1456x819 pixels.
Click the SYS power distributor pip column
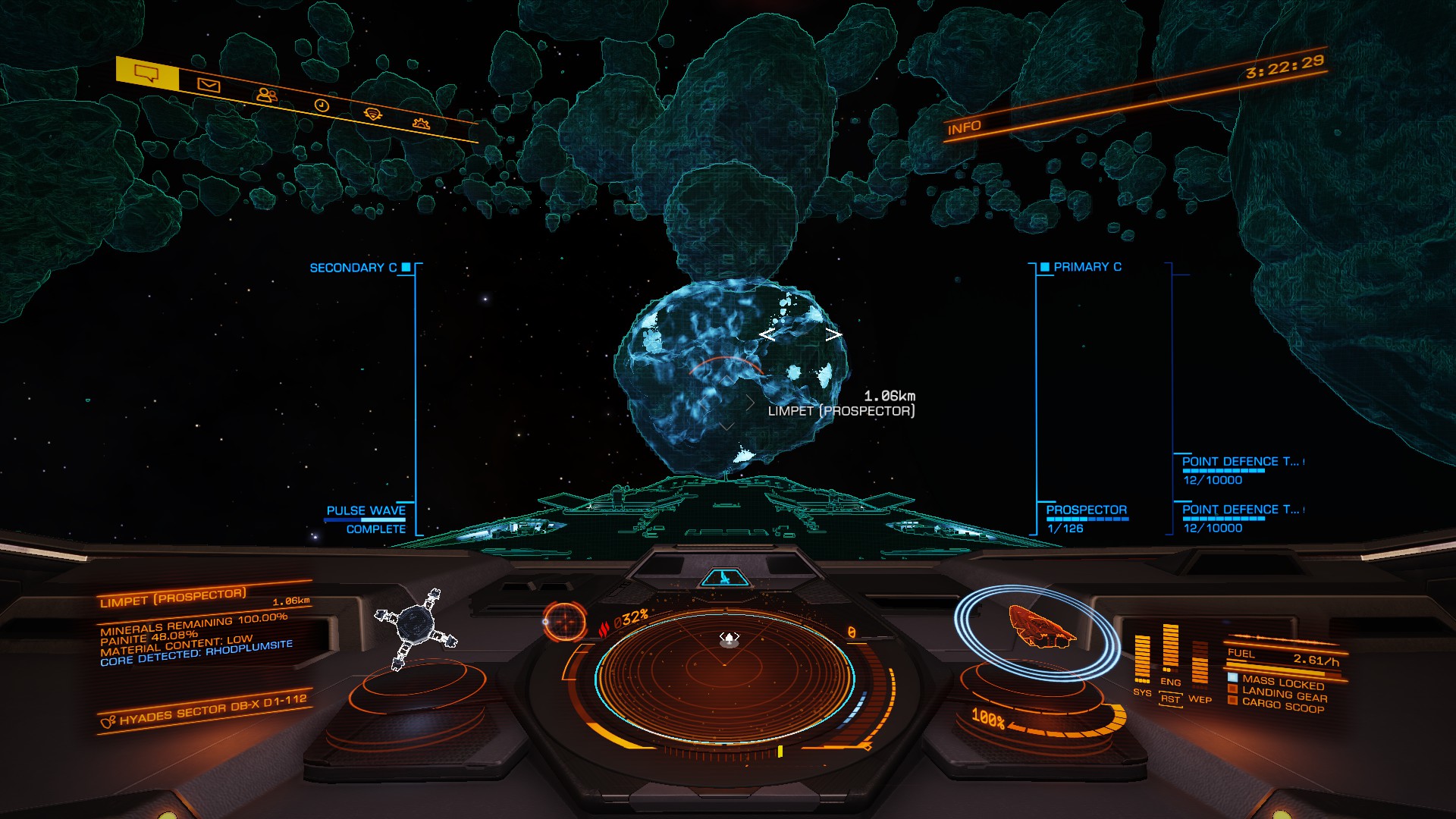pyautogui.click(x=1142, y=660)
